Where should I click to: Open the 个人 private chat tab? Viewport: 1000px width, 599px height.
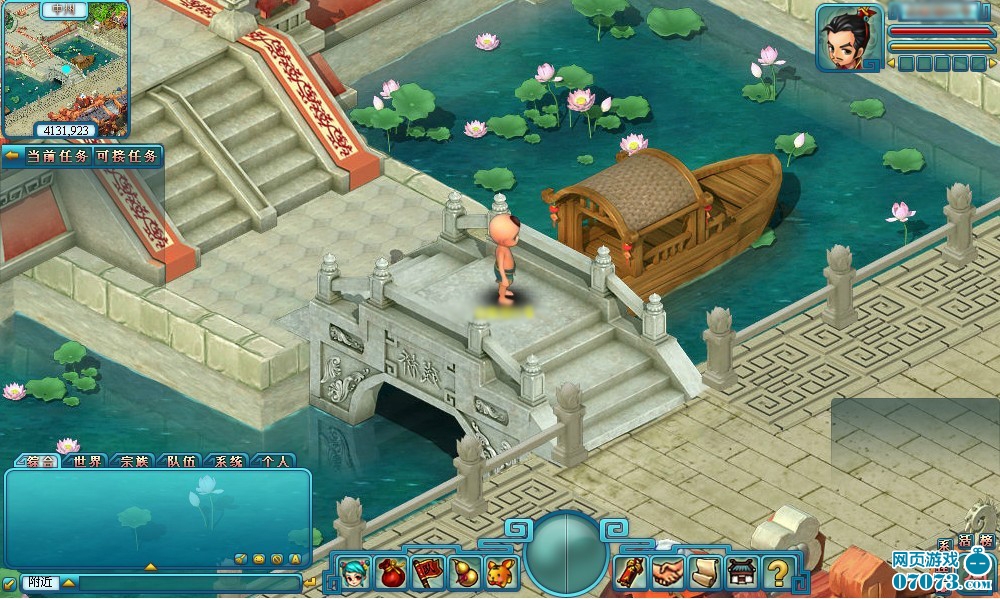click(x=274, y=461)
